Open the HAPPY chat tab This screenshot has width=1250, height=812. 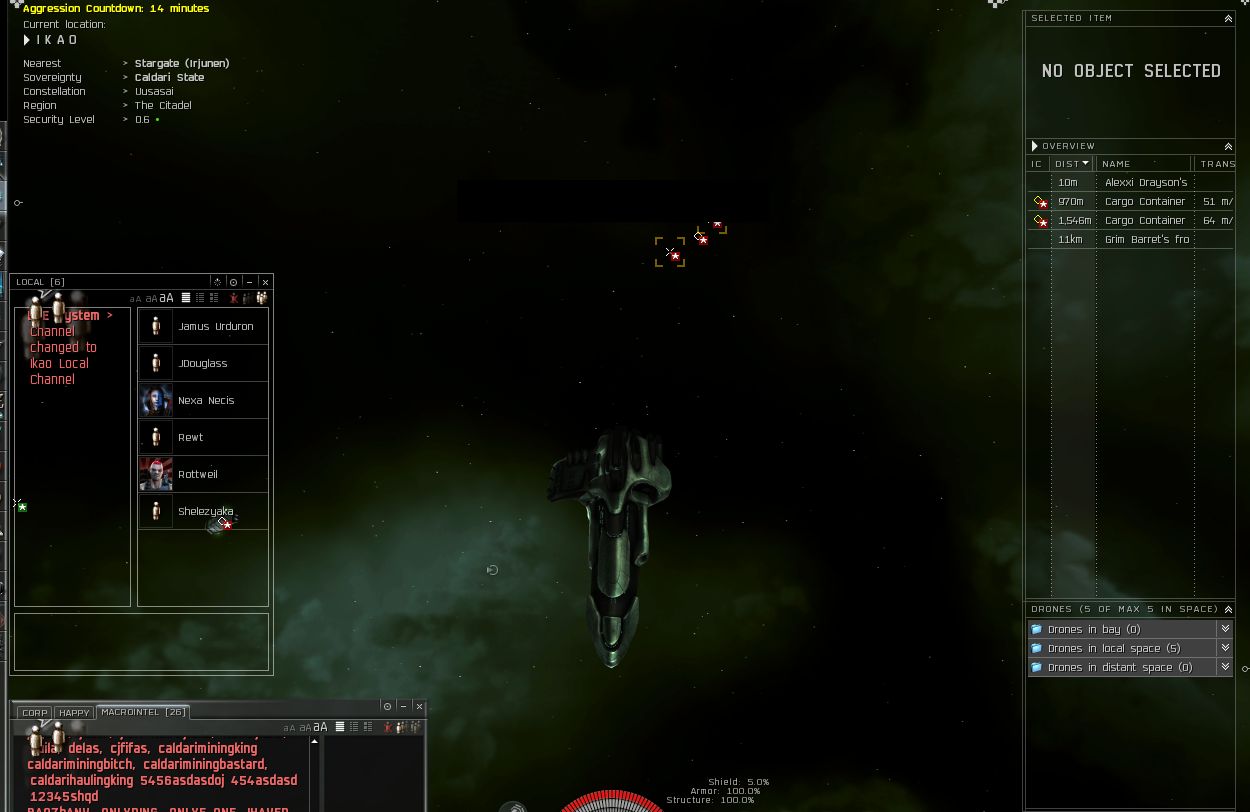[74, 713]
